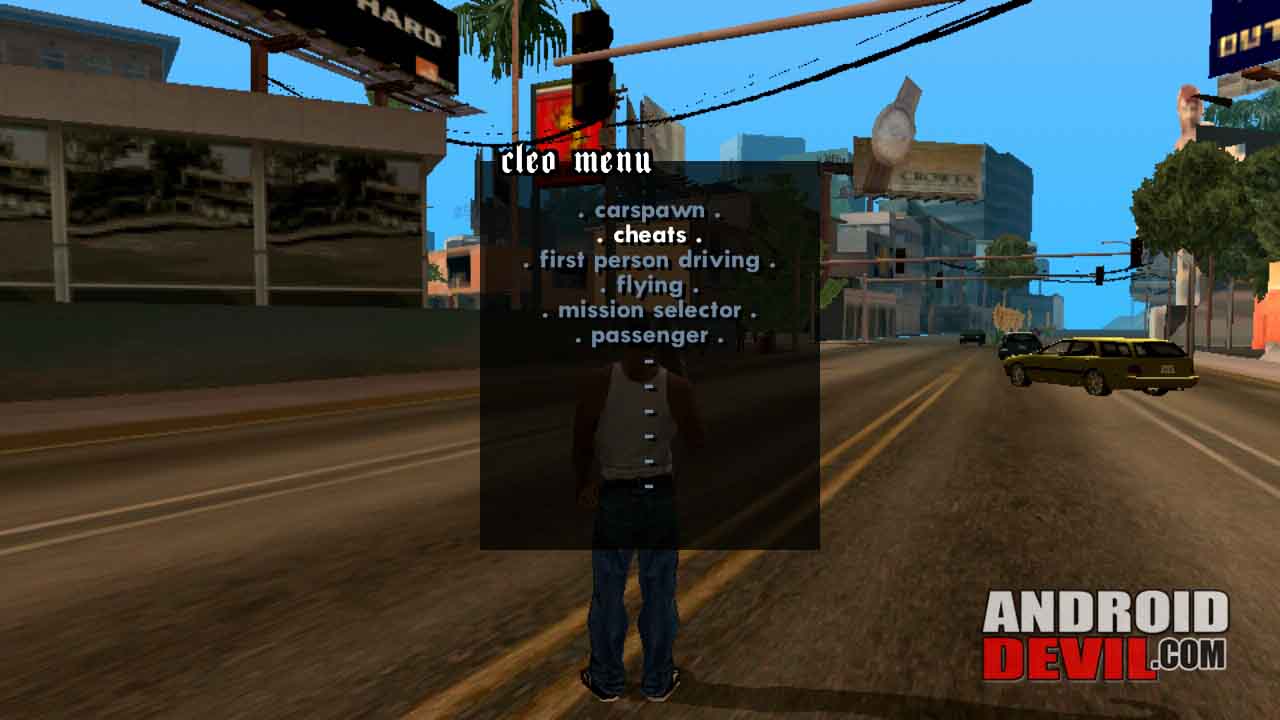Open the carspawn menu entry
The height and width of the screenshot is (720, 1280).
652,211
